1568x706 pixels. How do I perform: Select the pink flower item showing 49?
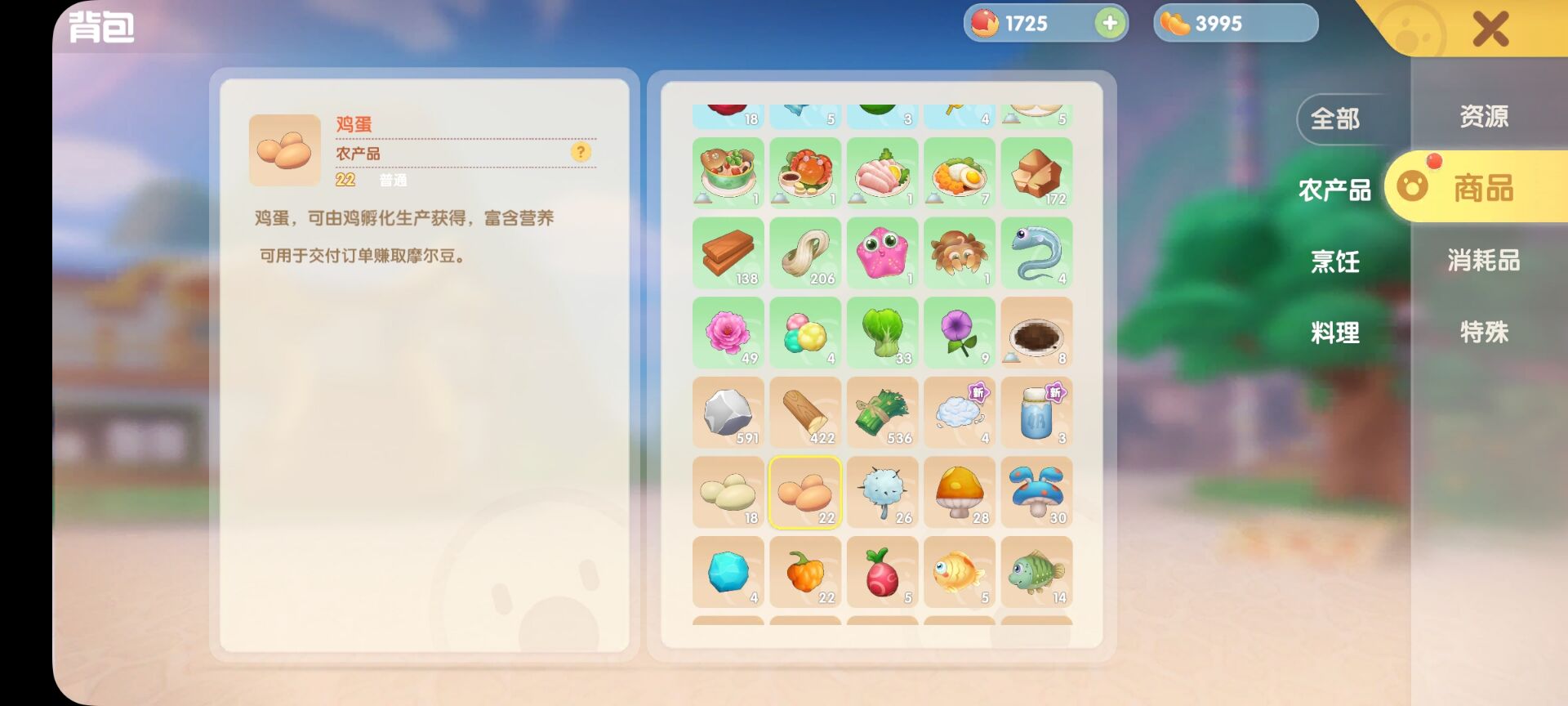728,332
